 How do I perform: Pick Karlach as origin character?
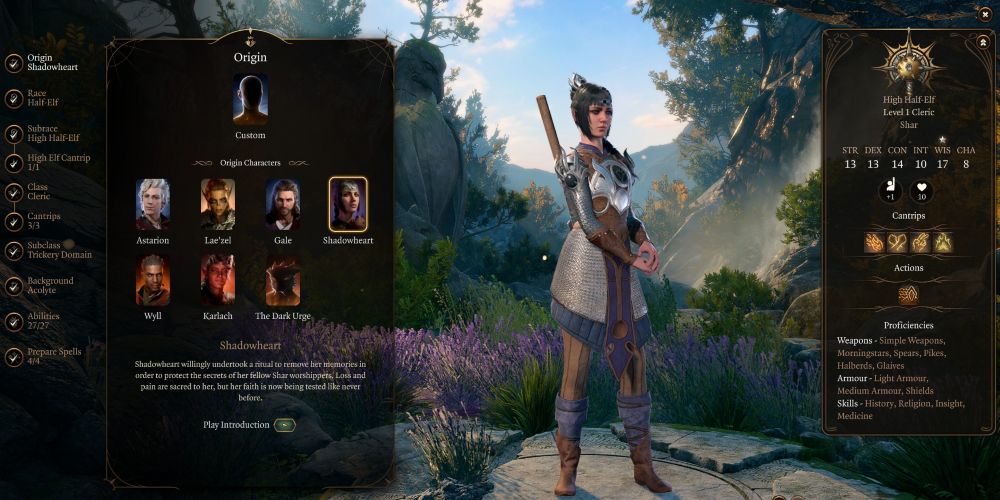click(x=218, y=279)
